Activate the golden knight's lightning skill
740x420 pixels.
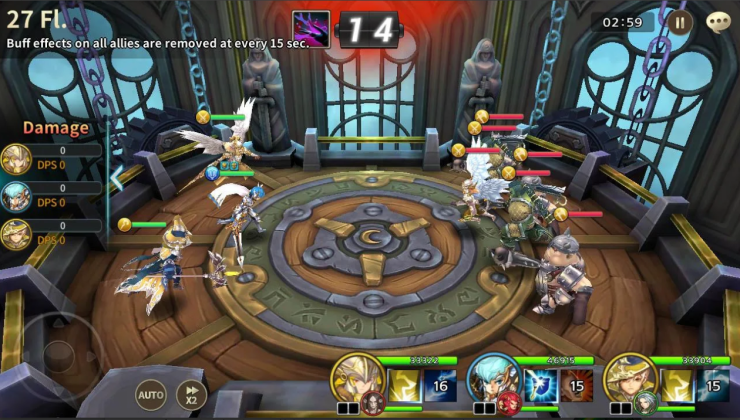click(405, 385)
